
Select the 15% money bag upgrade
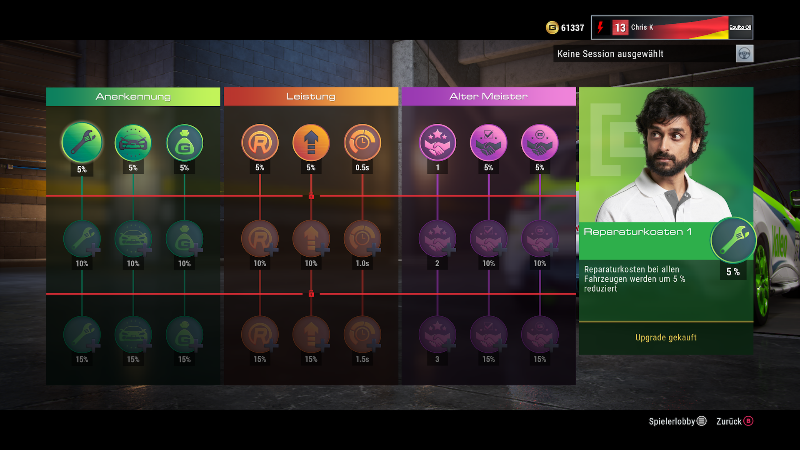(x=184, y=334)
